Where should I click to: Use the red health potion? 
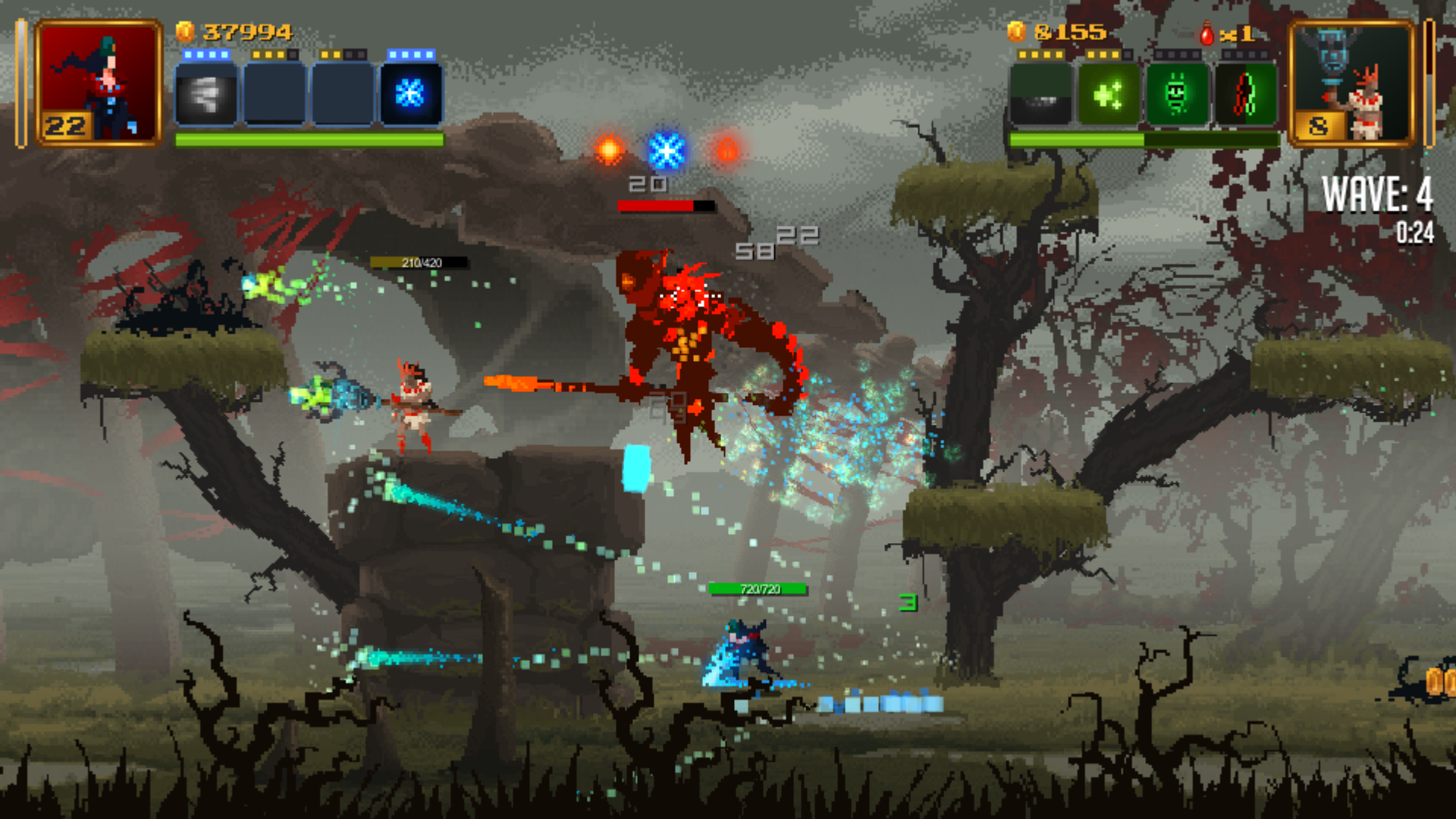pos(1207,34)
